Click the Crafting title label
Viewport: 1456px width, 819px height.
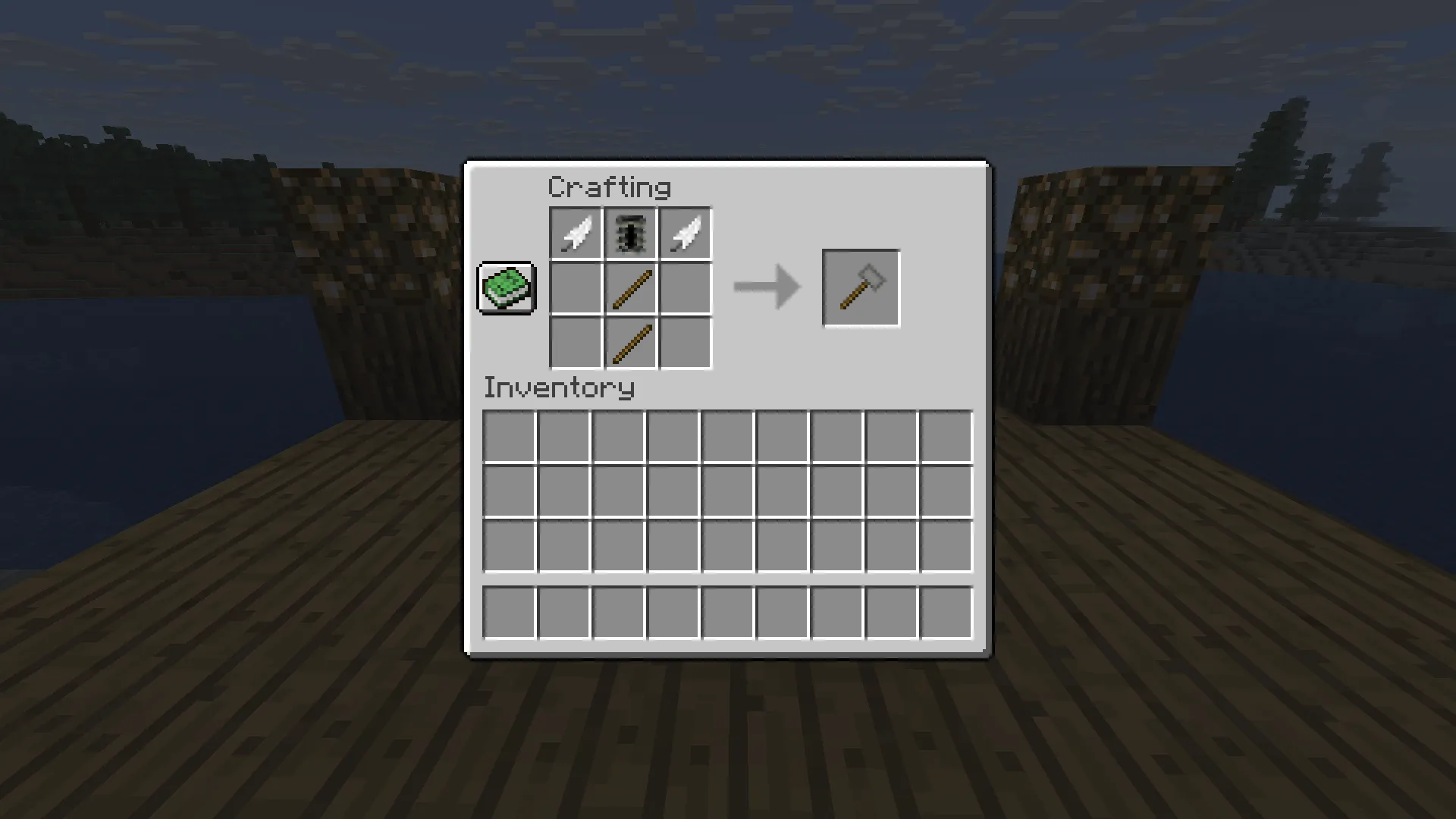(610, 186)
